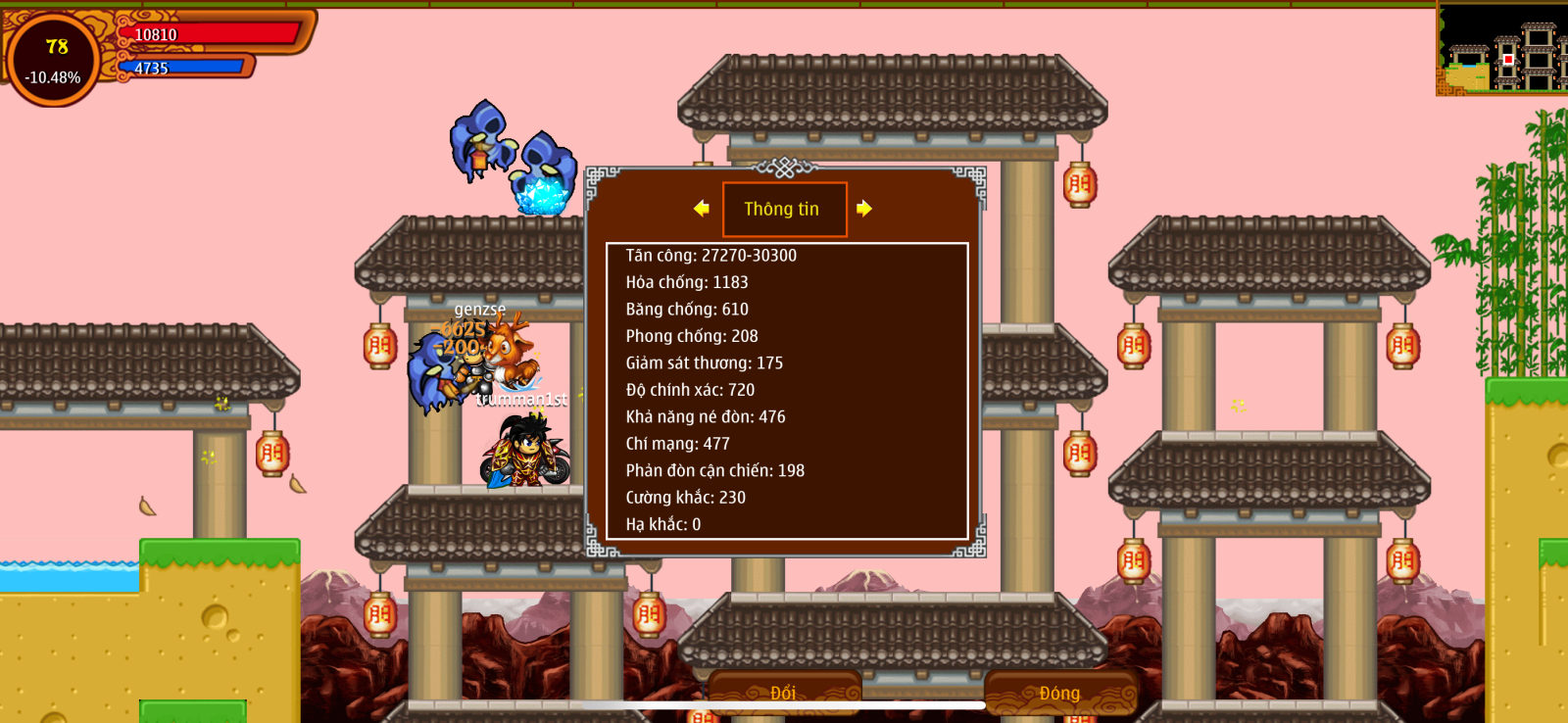1568x723 pixels.
Task: Tap the Đổi button
Action: 784,693
